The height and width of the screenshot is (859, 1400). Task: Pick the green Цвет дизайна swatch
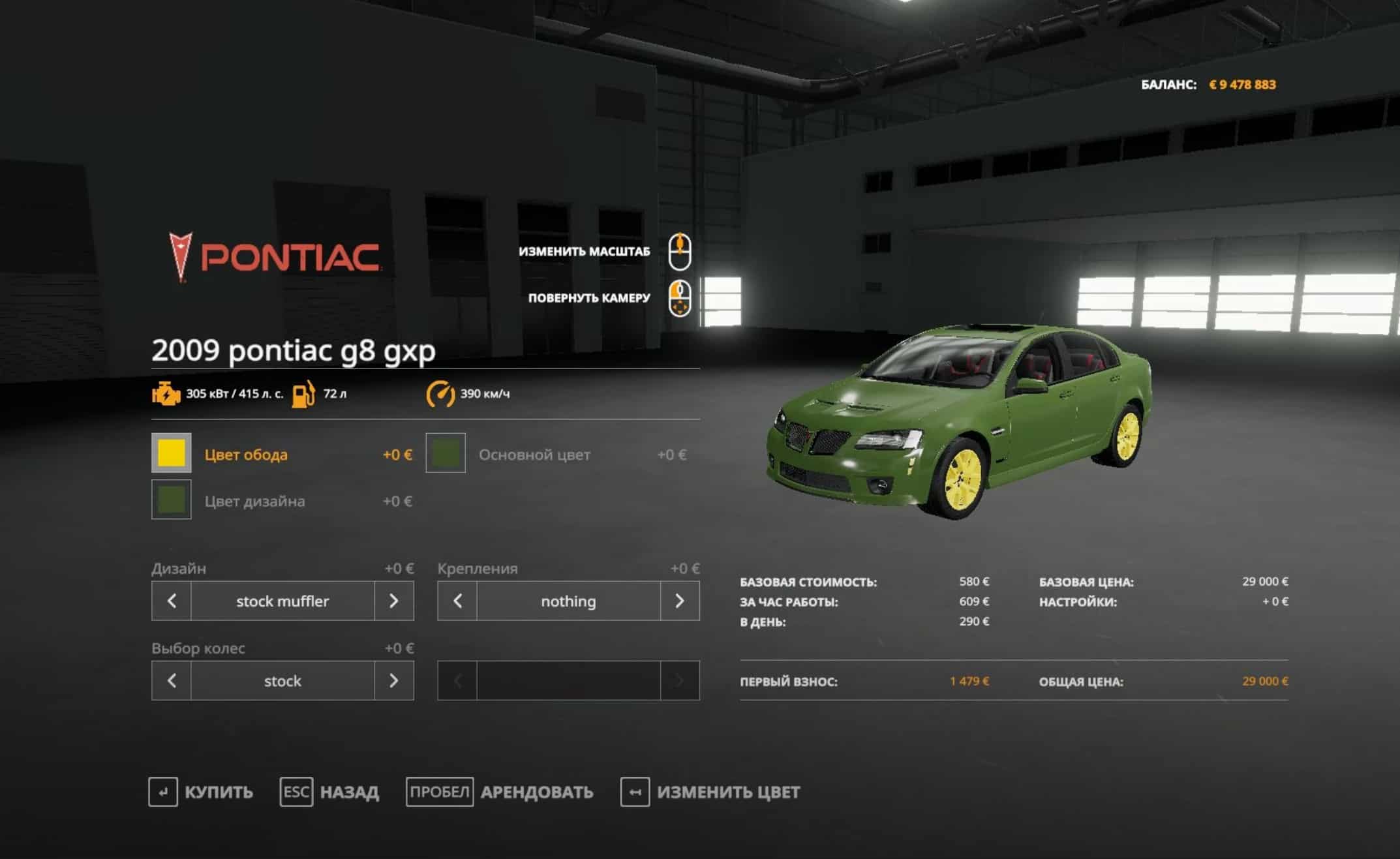[x=172, y=500]
